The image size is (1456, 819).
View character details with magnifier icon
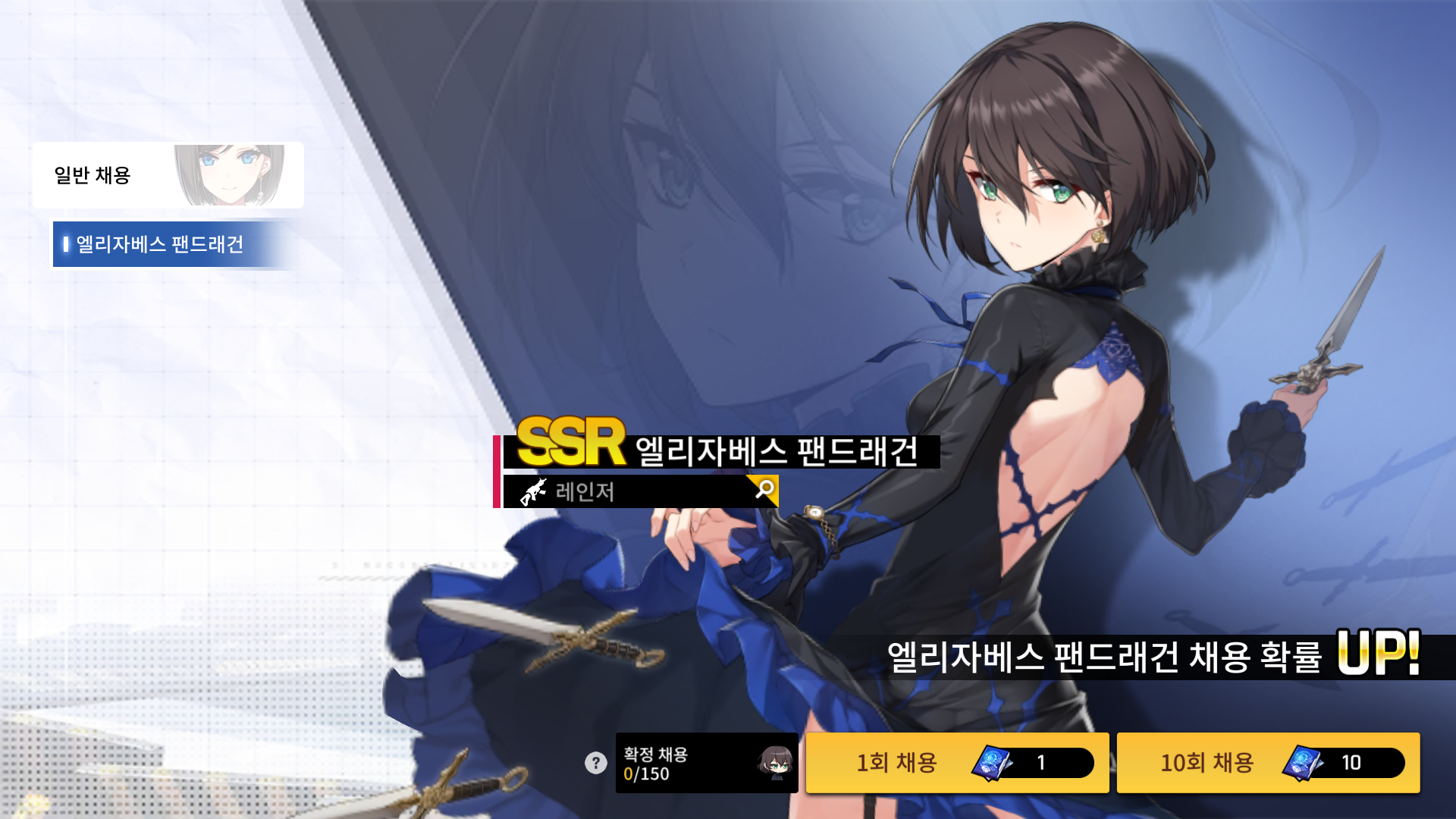coord(764,489)
